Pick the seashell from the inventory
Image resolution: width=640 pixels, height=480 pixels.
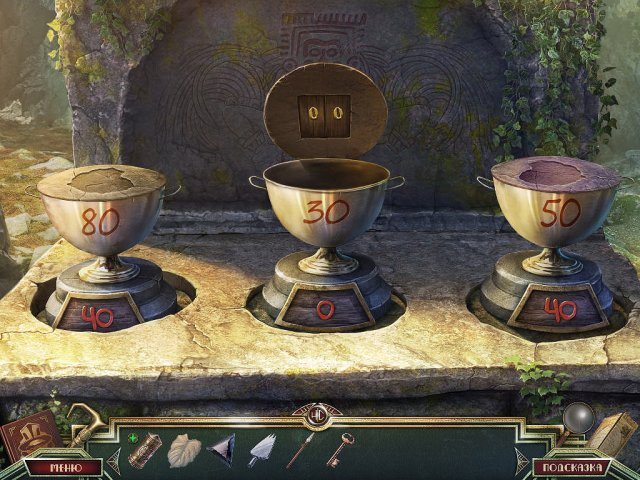(x=184, y=449)
